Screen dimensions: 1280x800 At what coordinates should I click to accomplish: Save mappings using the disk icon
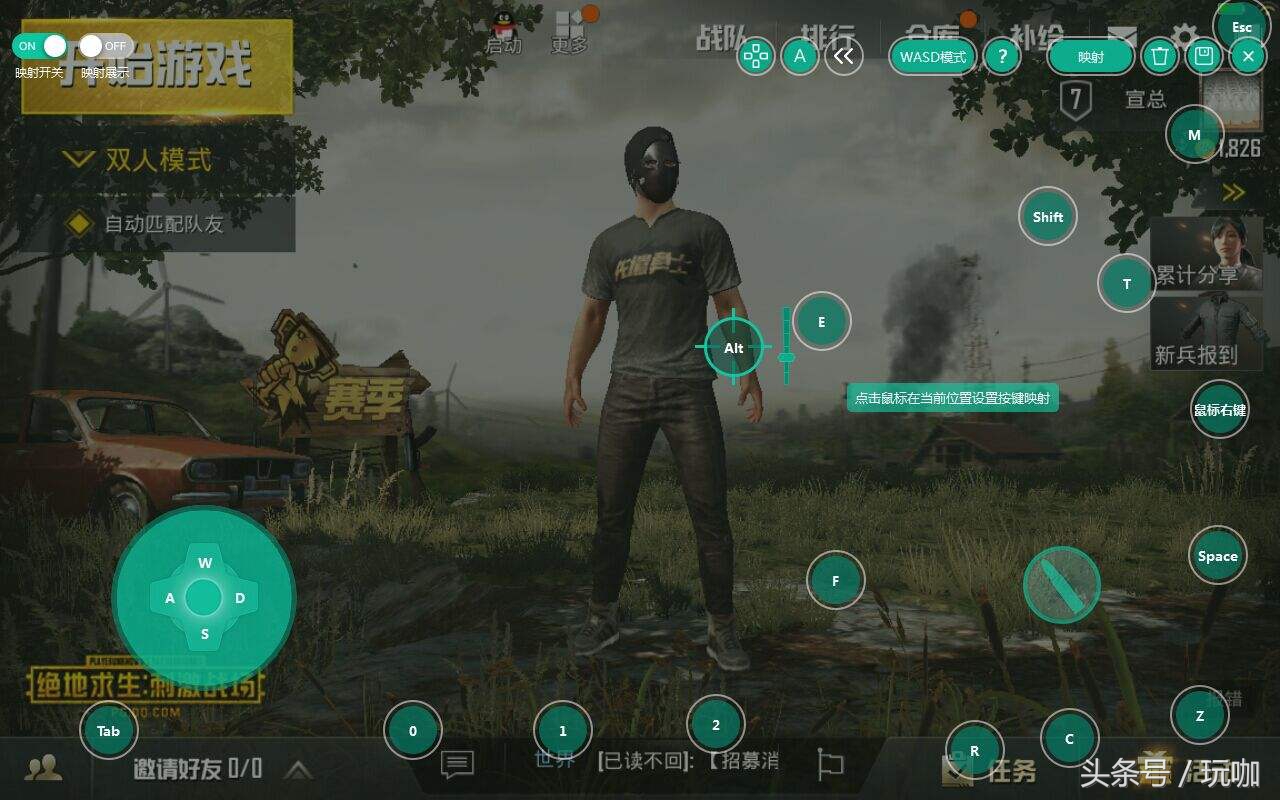point(1203,57)
